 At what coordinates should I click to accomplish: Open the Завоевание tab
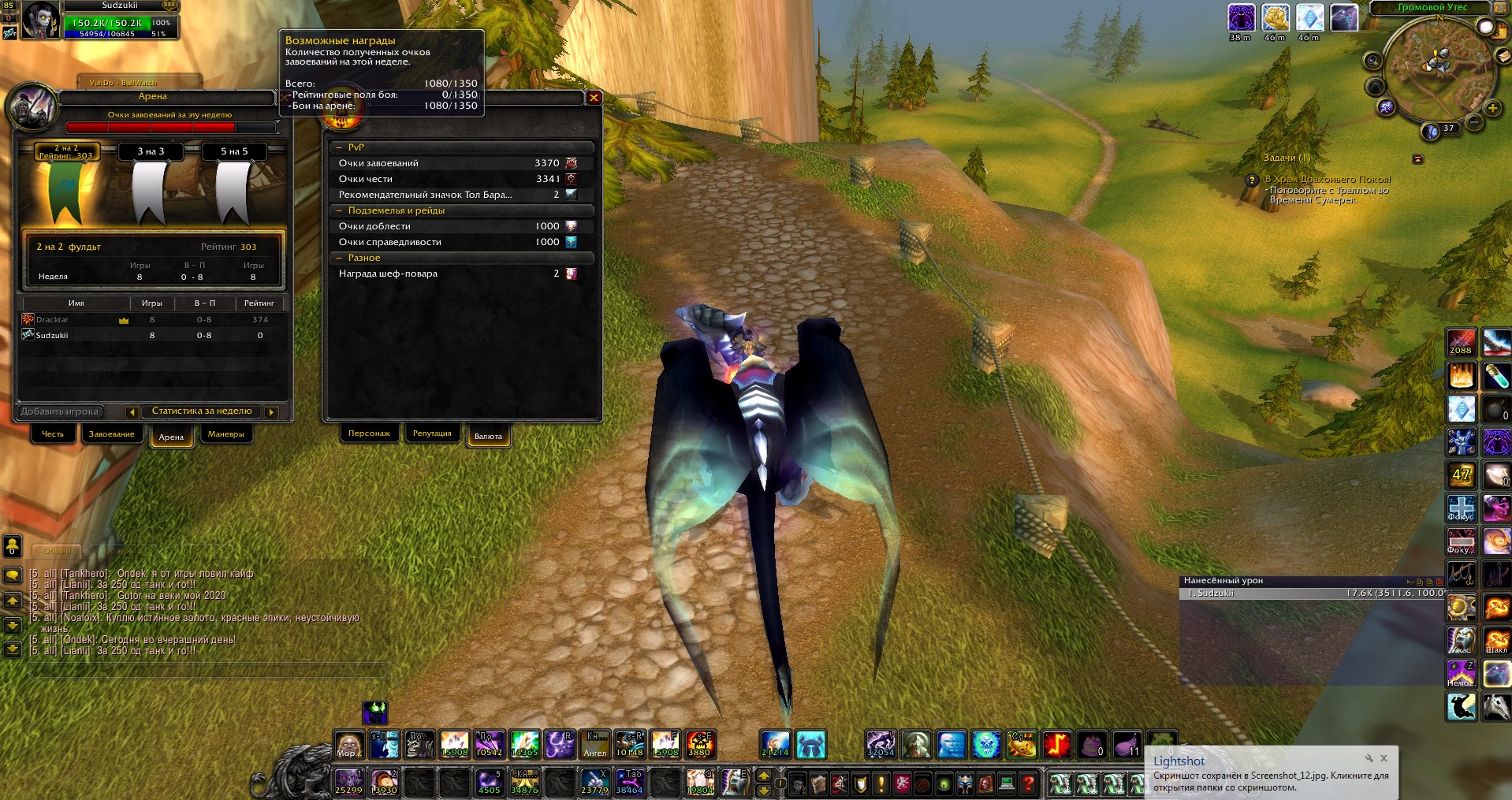click(x=111, y=434)
